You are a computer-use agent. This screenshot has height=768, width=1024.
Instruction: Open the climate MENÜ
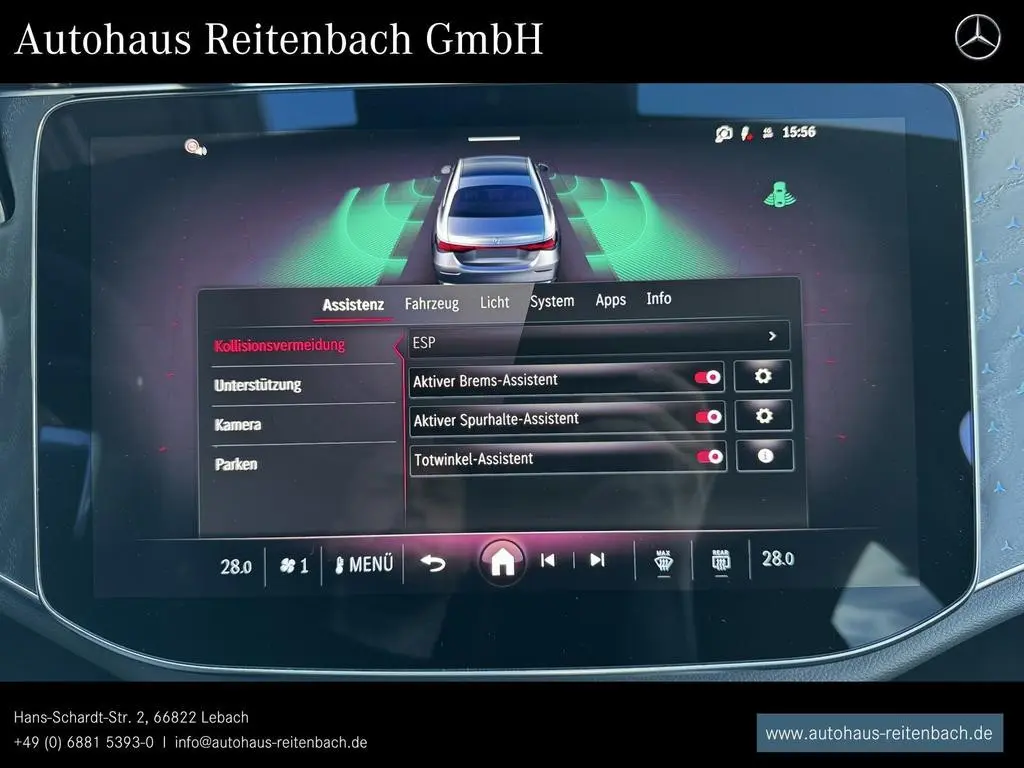(x=364, y=565)
